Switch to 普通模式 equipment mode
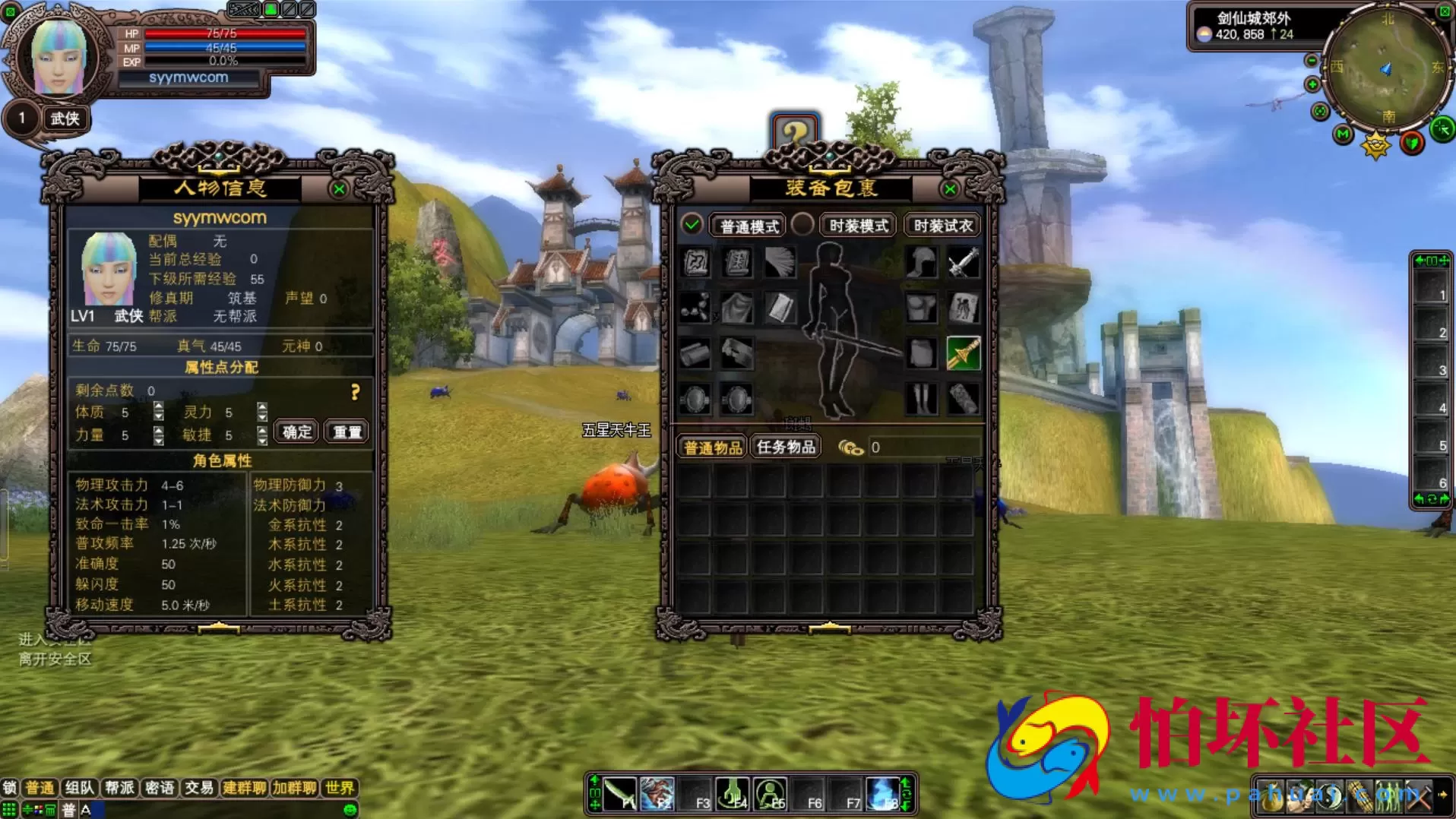 (x=749, y=226)
